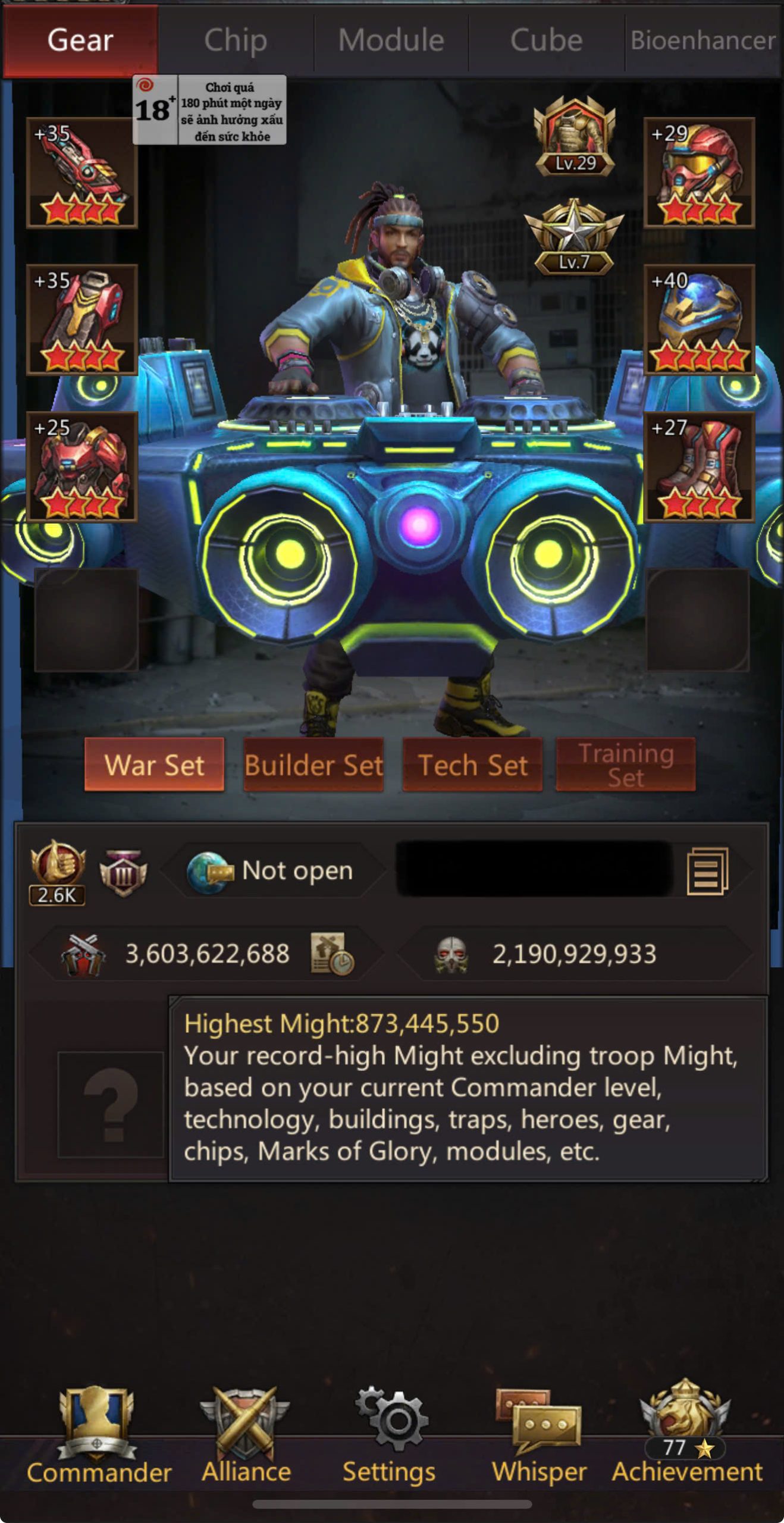Switch to the Chip tab

[236, 40]
